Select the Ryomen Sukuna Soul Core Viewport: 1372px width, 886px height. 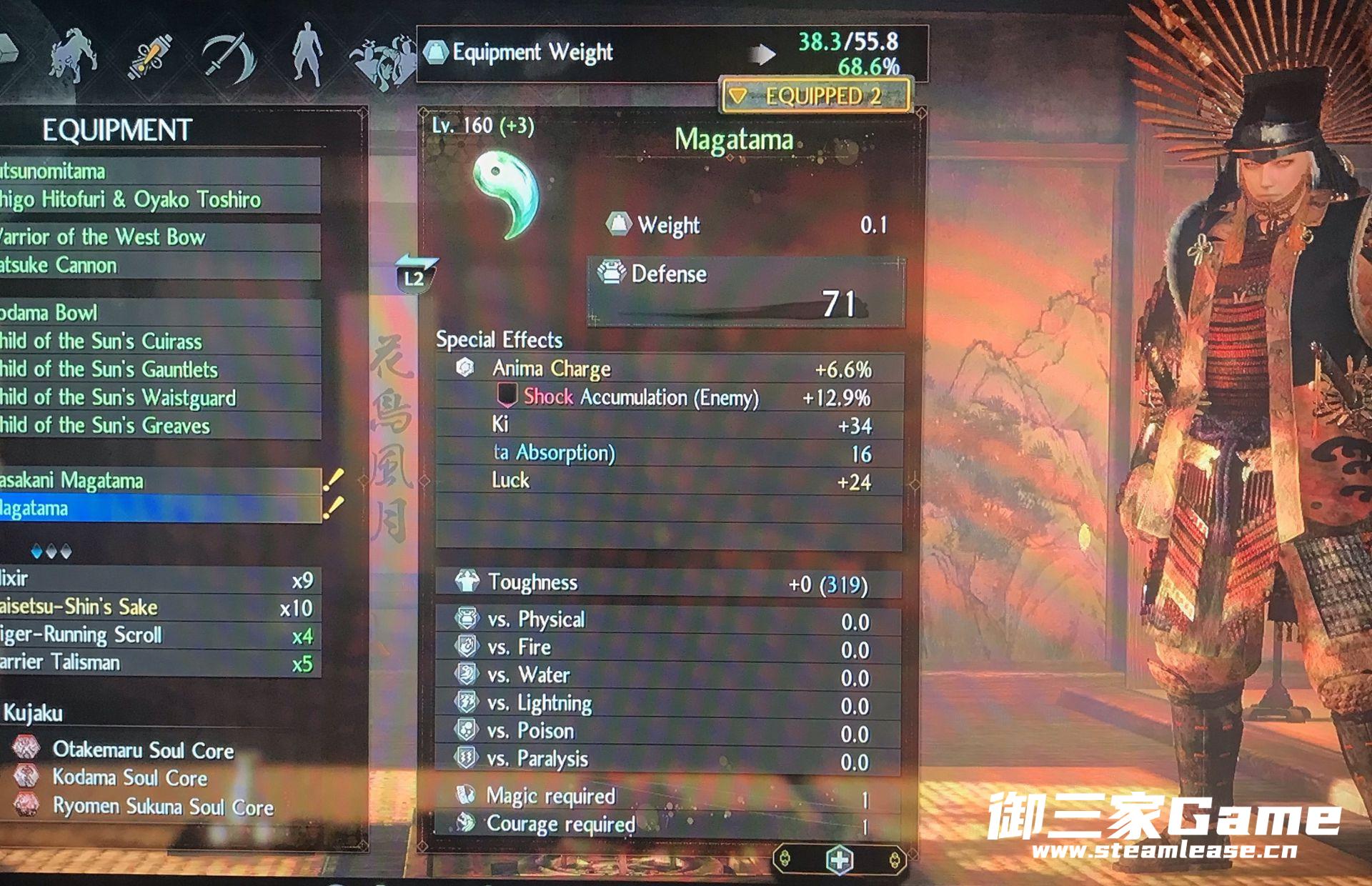[x=162, y=807]
